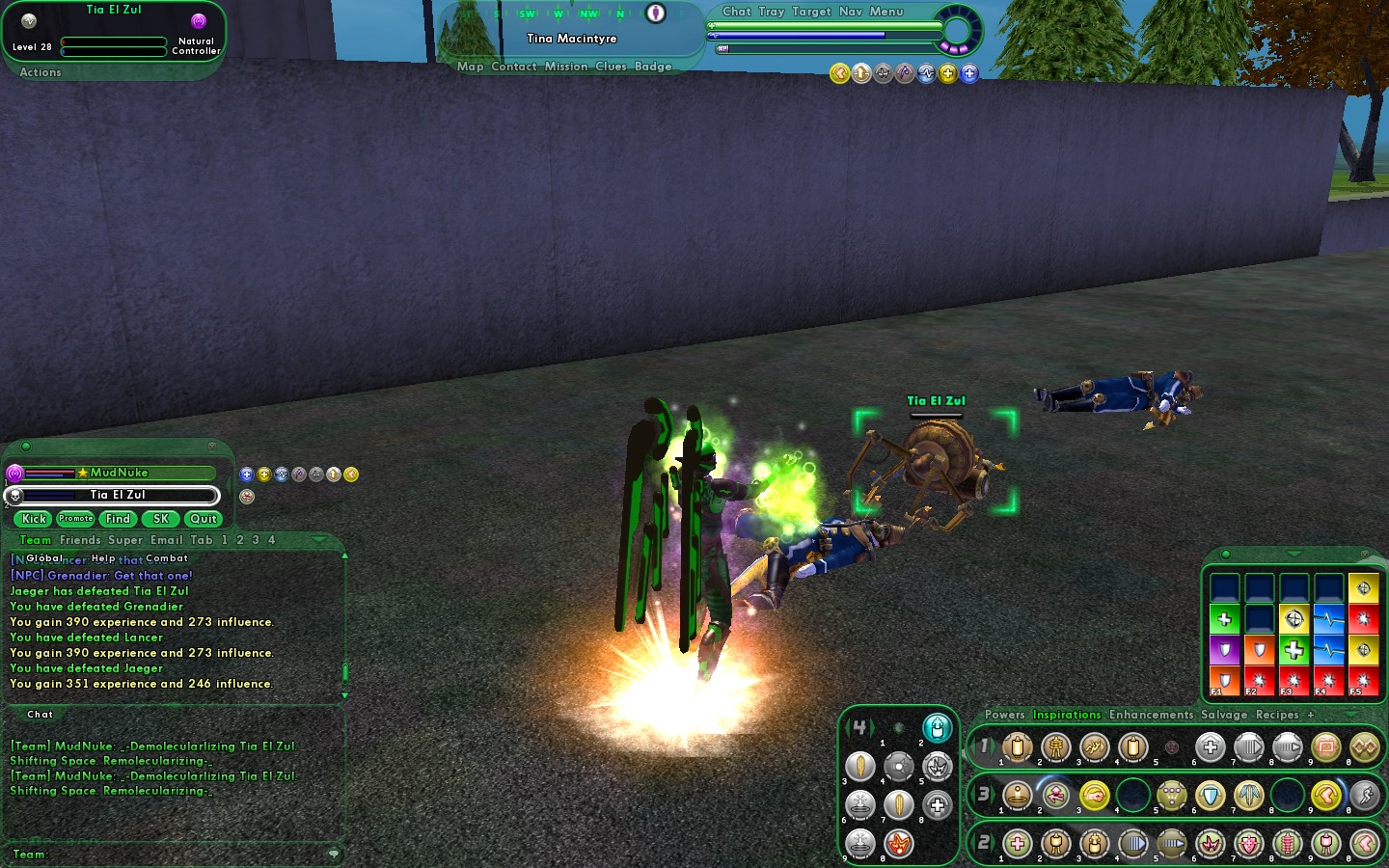Show the Mission window
Screen dimensions: 1389x868
(x=565, y=67)
